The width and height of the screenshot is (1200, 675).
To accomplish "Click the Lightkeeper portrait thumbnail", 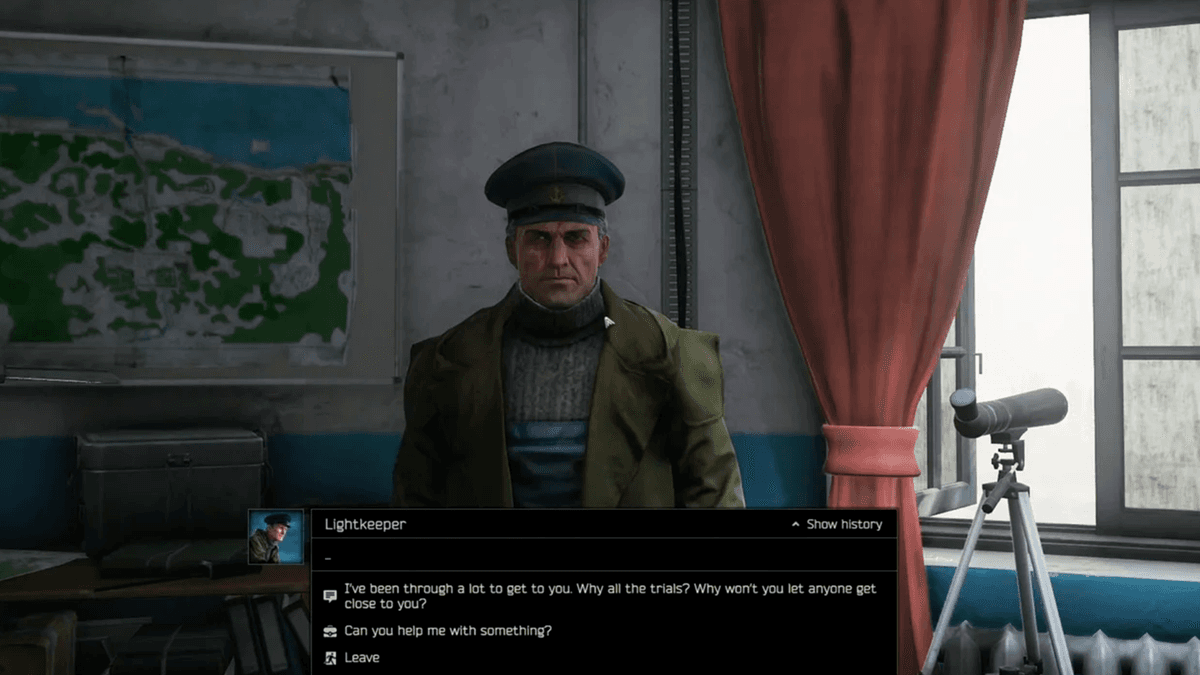I will 276,537.
